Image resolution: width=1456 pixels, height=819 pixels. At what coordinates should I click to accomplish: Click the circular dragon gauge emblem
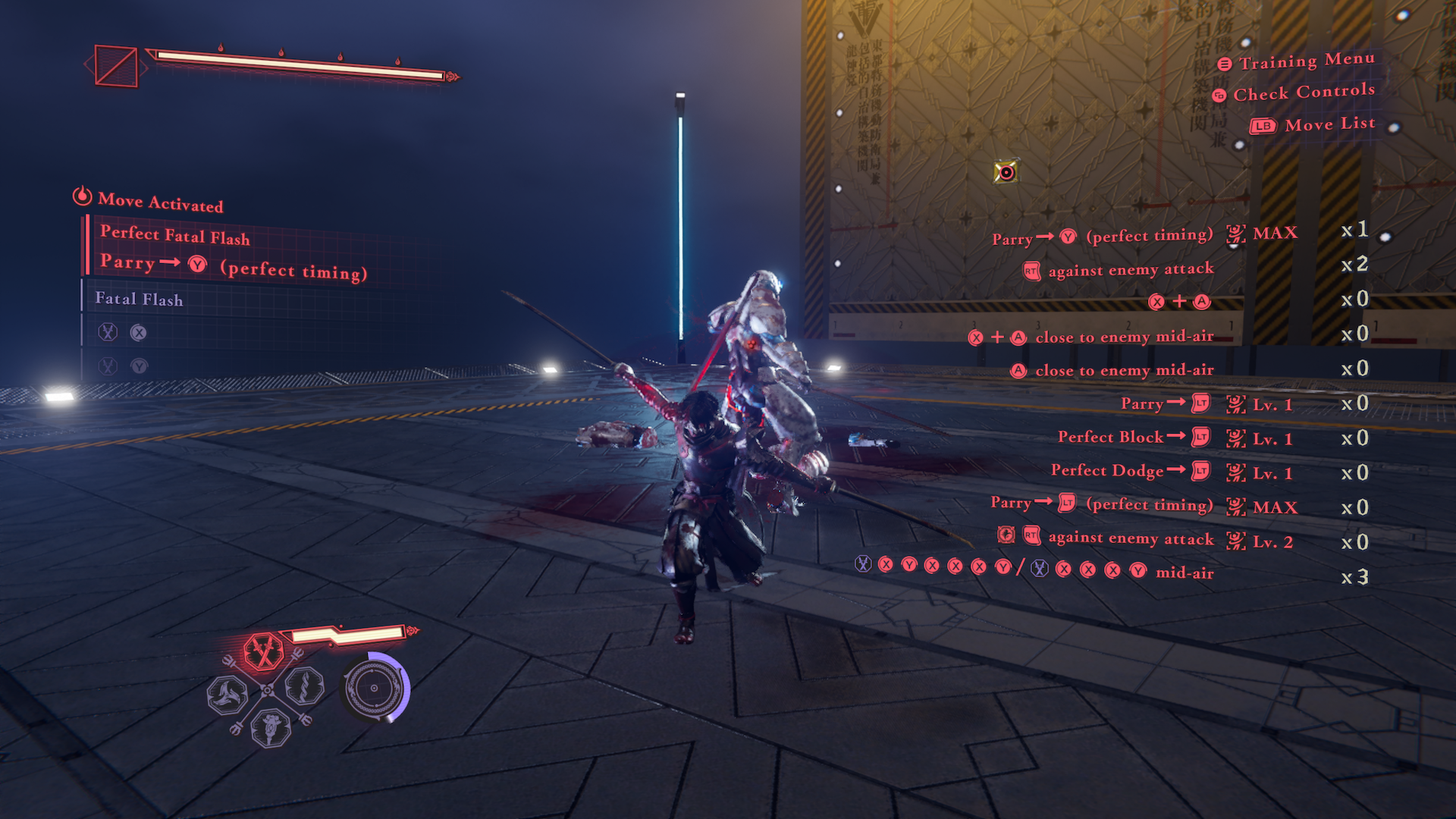375,688
